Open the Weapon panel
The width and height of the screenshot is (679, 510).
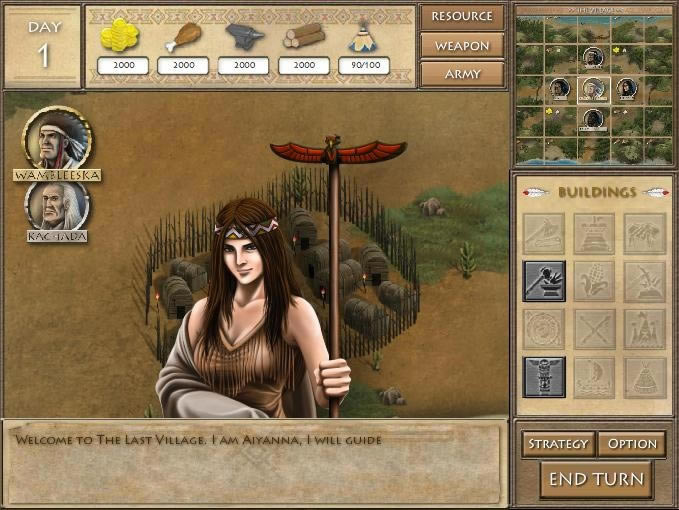(462, 46)
